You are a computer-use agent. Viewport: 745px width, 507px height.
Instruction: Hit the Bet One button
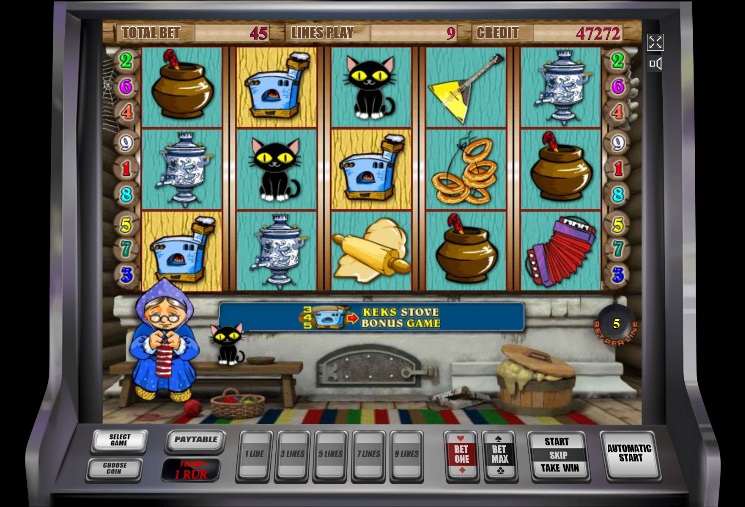click(x=461, y=455)
